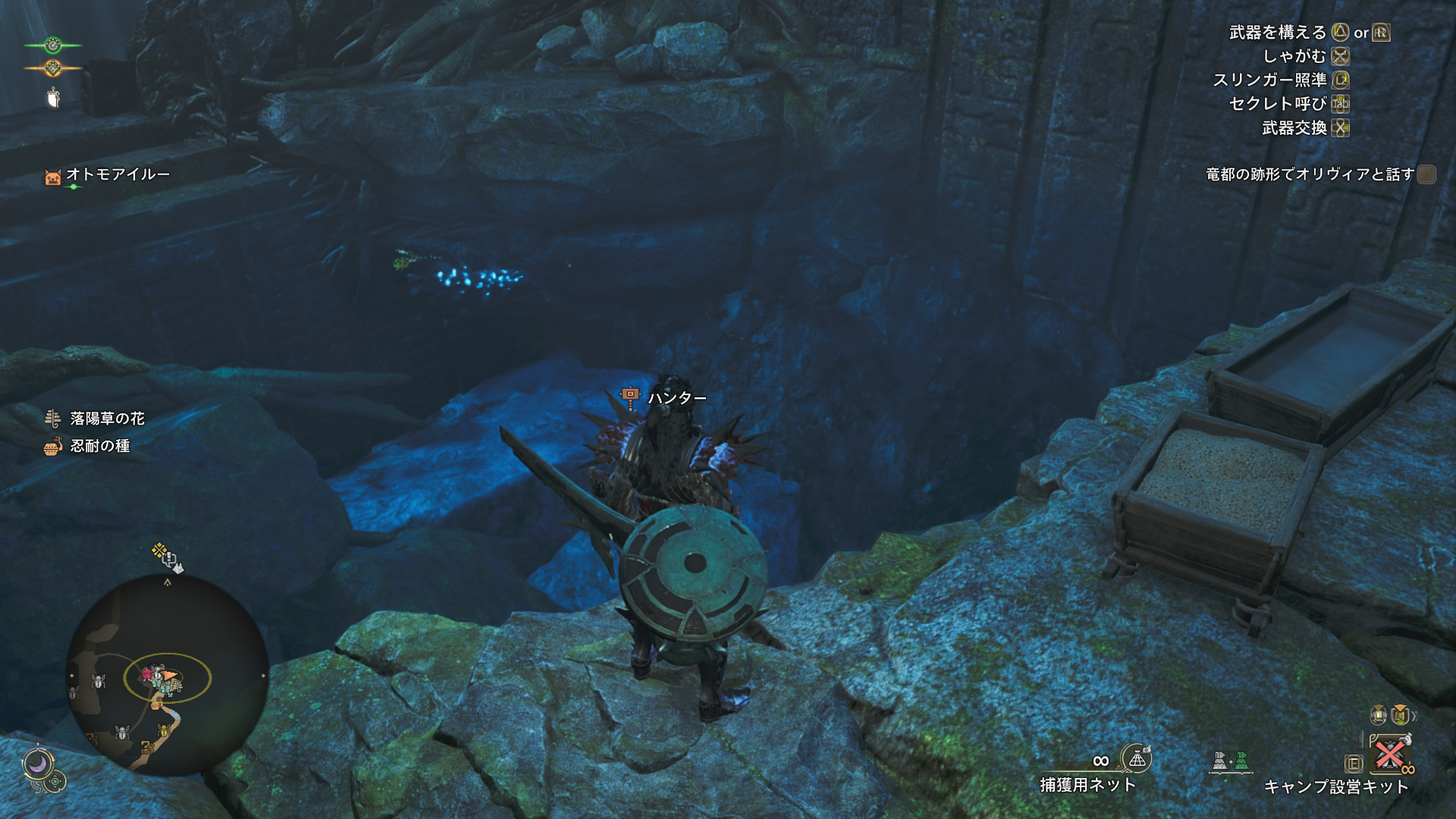Image resolution: width=1456 pixels, height=819 pixels.
Task: Click the Palico companion cat icon
Action: tap(52, 177)
